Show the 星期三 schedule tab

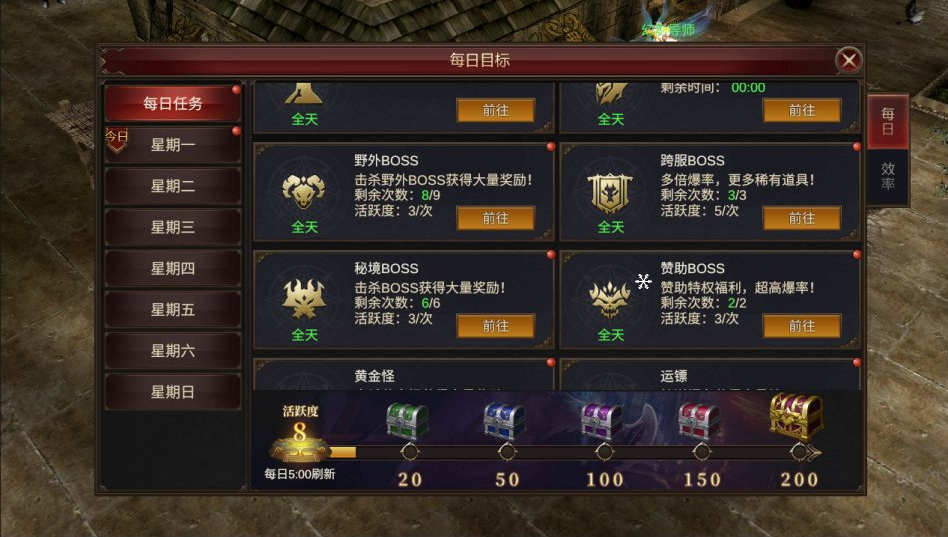[173, 227]
